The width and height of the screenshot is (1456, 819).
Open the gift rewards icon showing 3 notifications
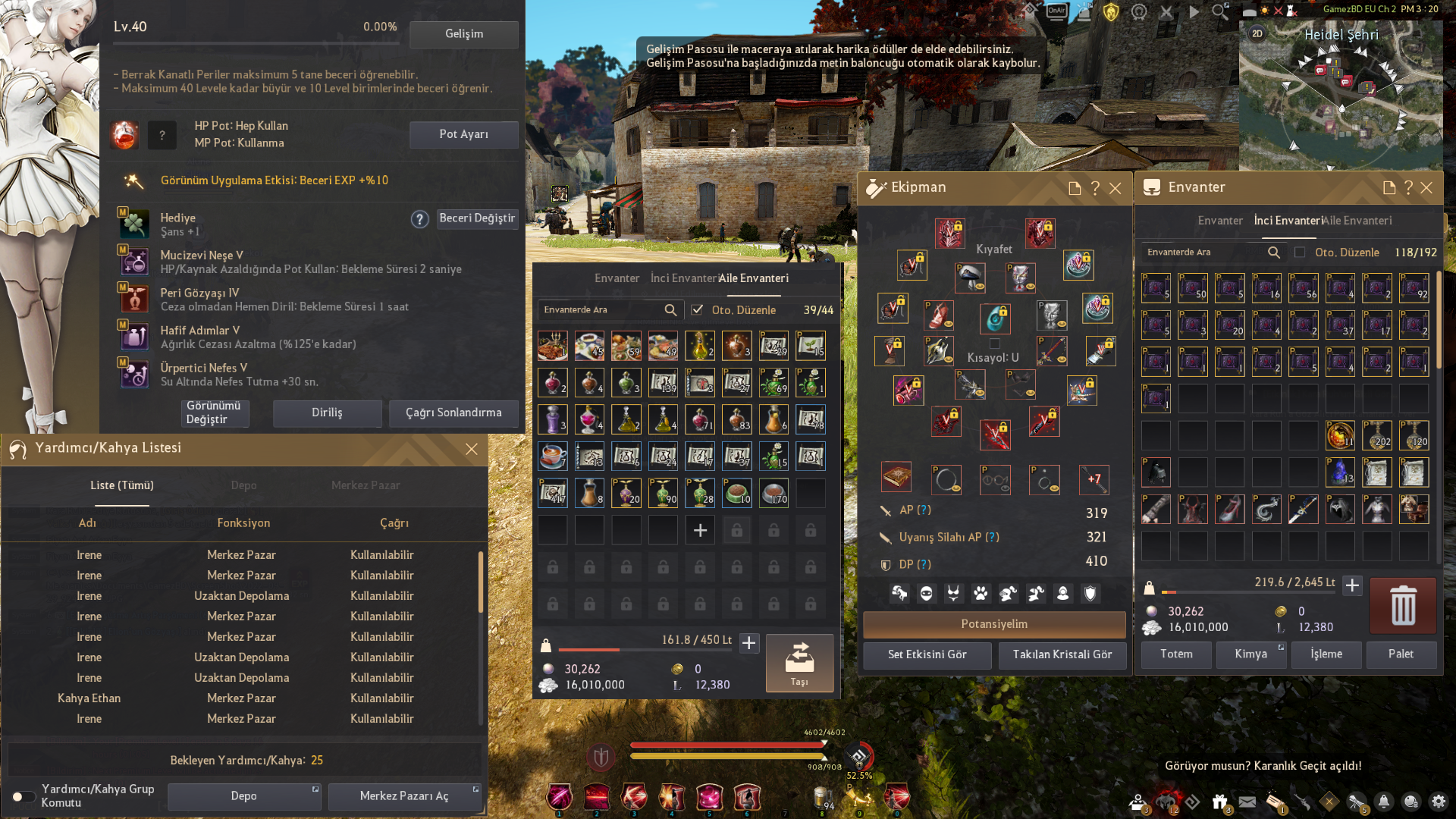point(1219,802)
